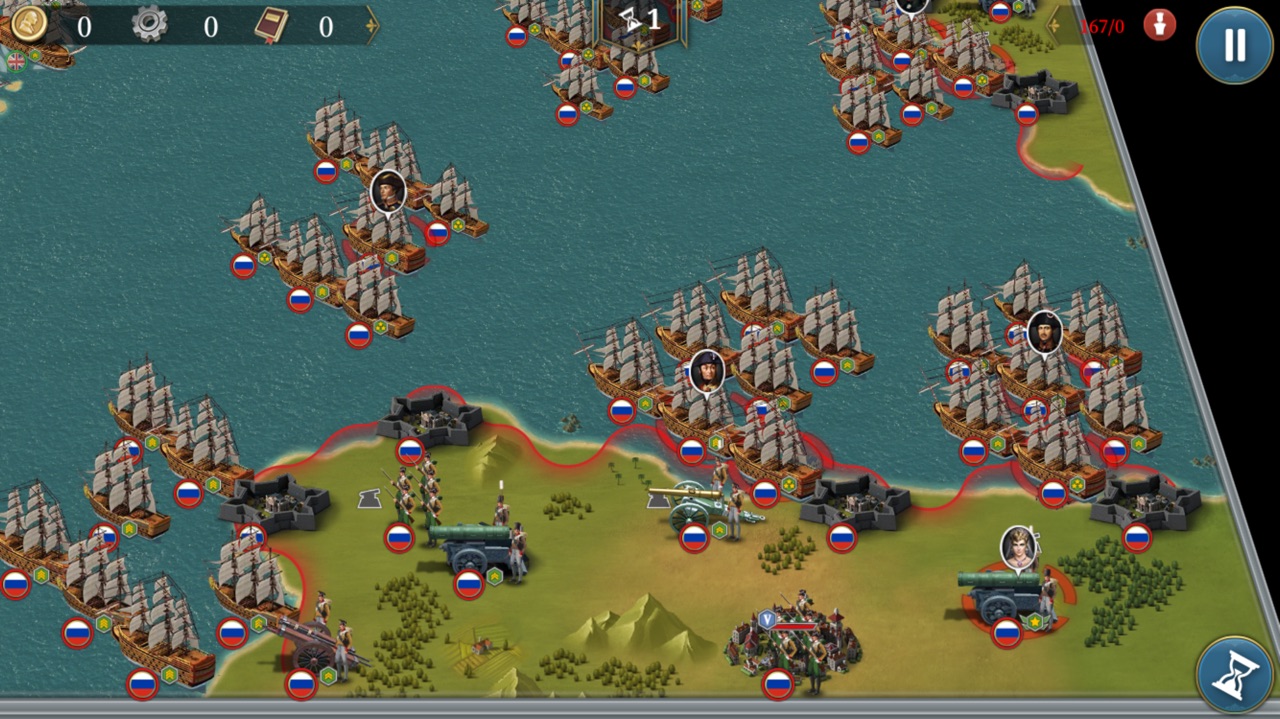Open the red population pawn icon
The image size is (1280, 719).
click(x=1160, y=24)
